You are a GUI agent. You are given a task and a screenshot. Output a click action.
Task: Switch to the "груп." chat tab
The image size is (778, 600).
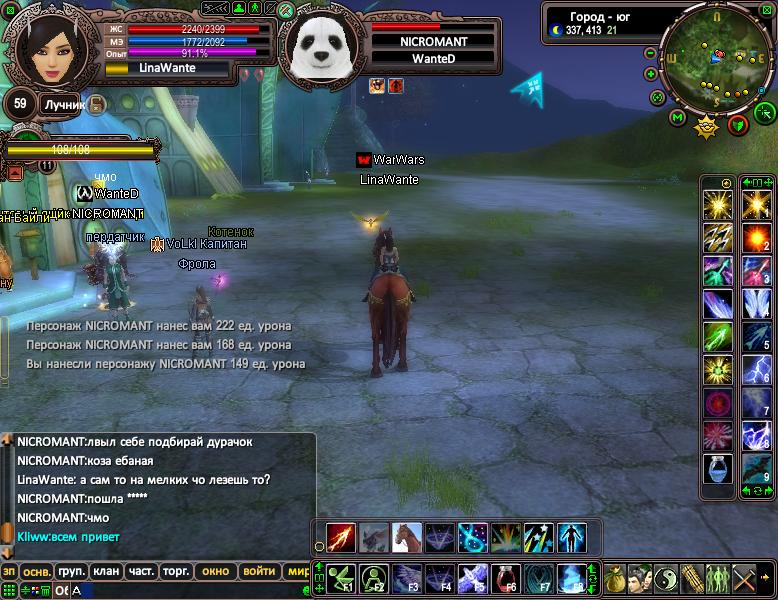[72, 572]
